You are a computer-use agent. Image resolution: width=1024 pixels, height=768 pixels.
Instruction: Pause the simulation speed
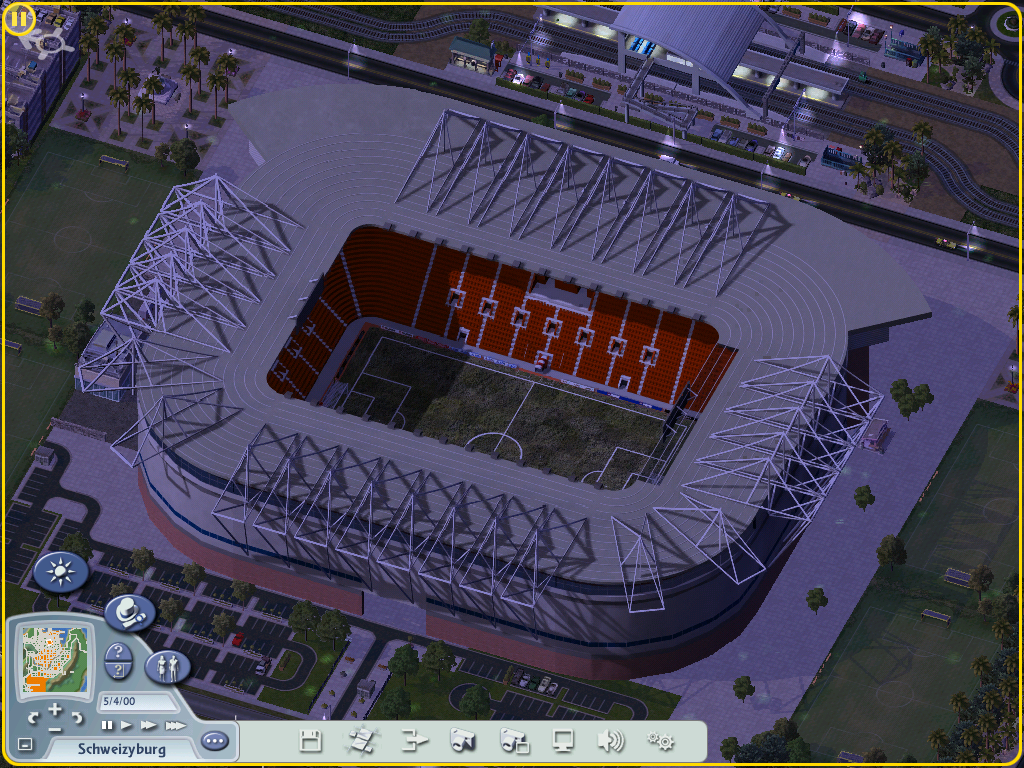[x=107, y=725]
